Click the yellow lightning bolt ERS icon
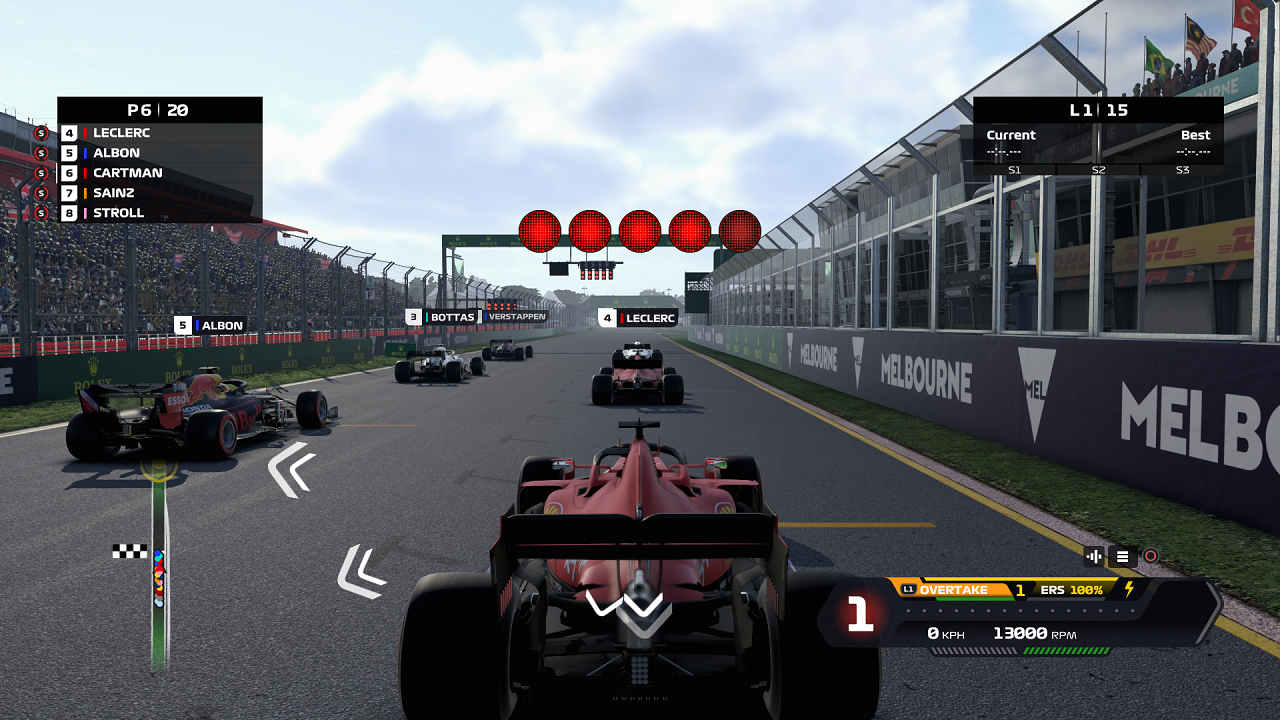 (x=1129, y=590)
